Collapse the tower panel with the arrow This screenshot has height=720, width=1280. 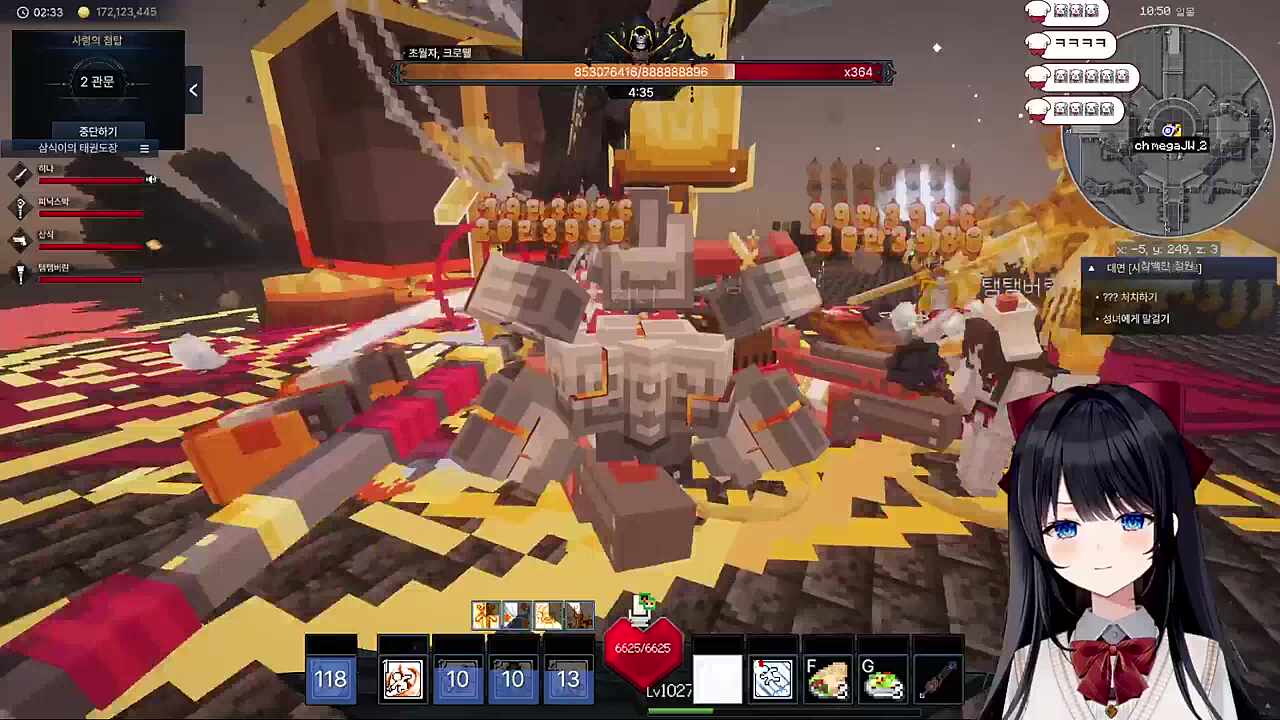pyautogui.click(x=193, y=90)
